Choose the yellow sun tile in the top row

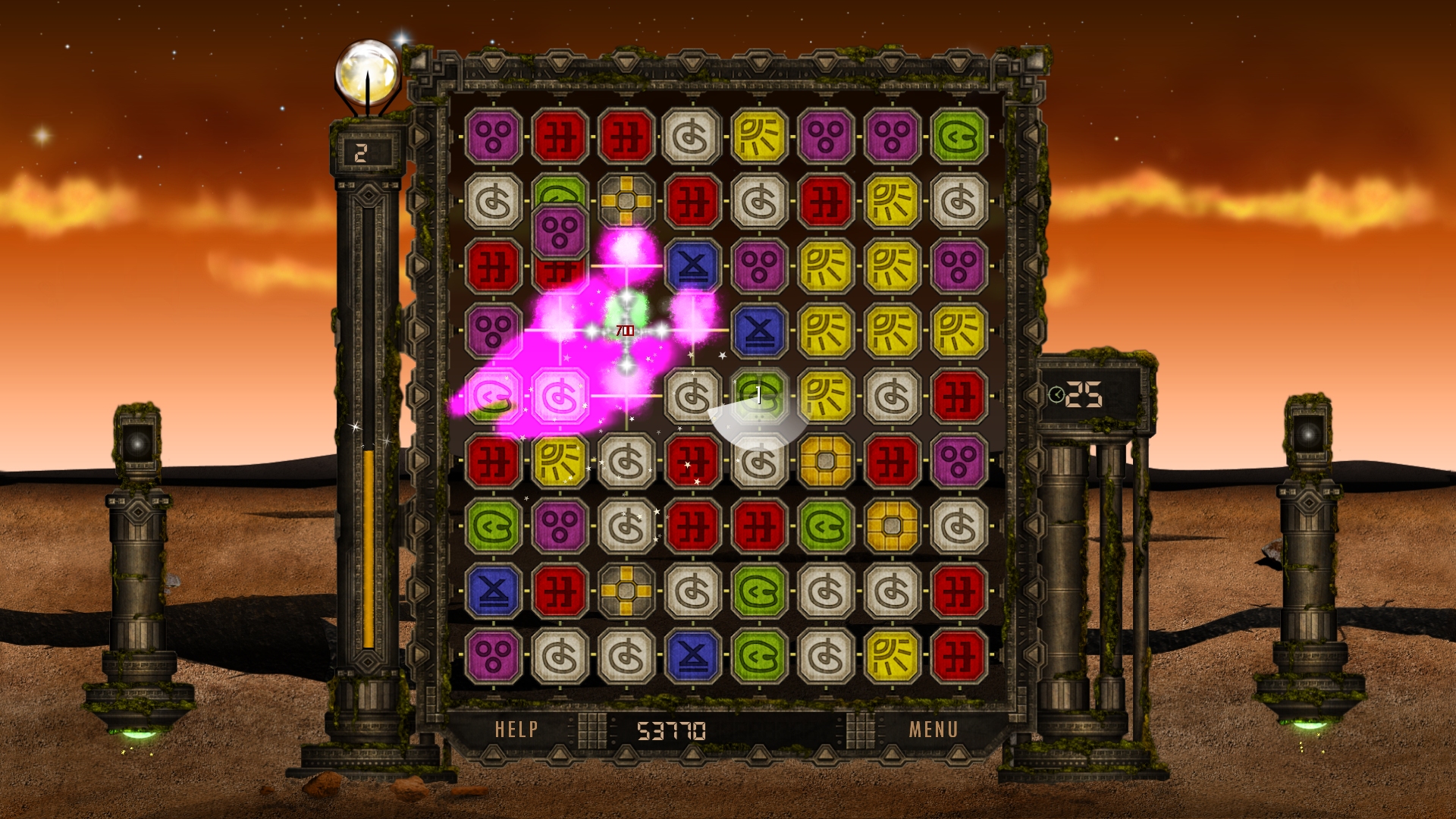pos(759,136)
